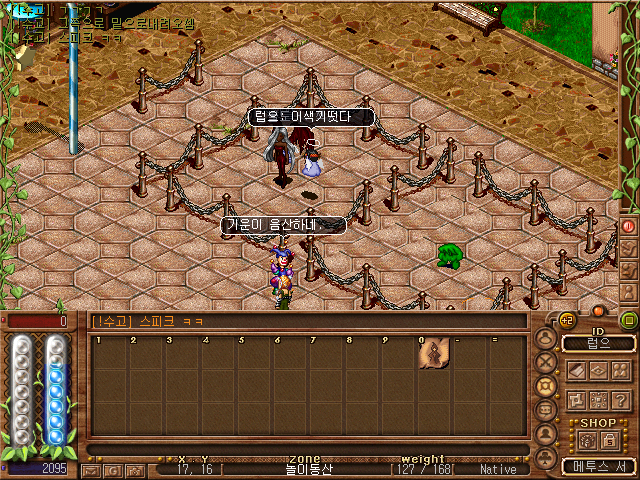
Task: Click the Native label in the status bar
Action: tap(497, 469)
